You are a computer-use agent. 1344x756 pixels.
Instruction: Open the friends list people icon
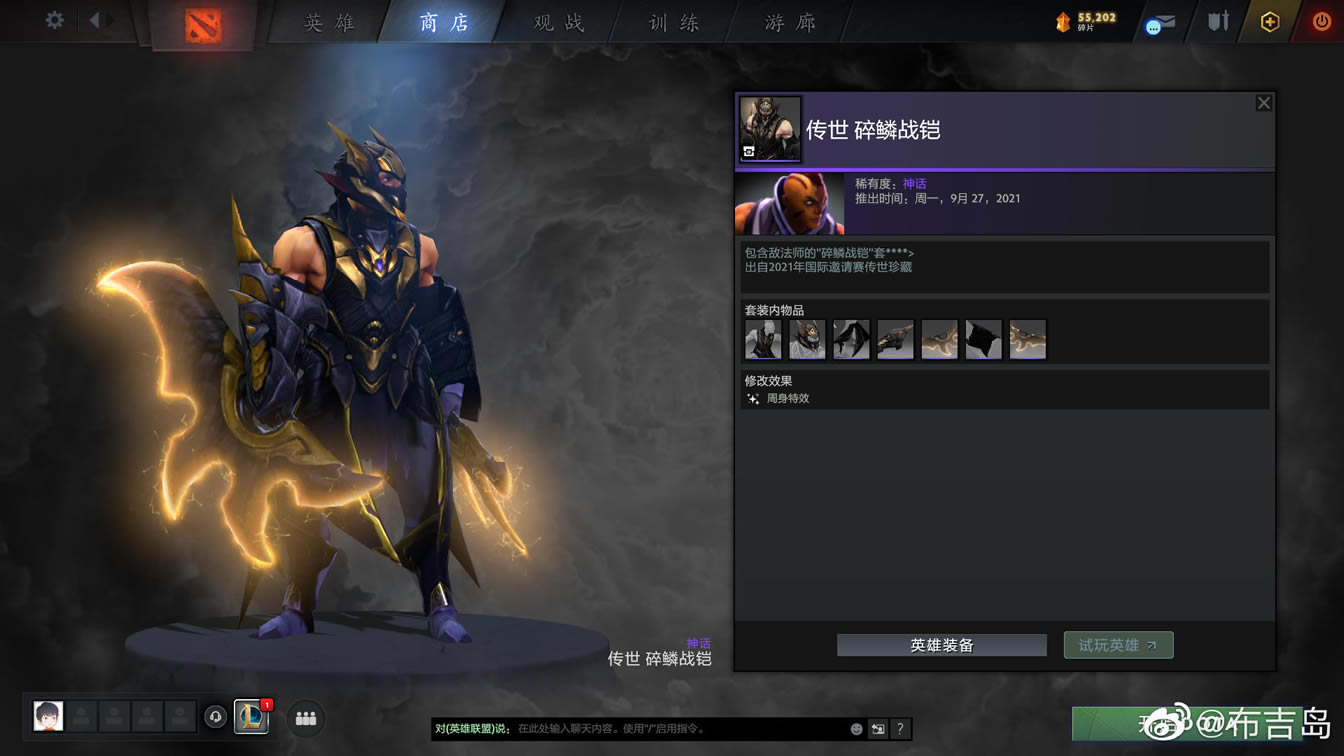[x=305, y=718]
